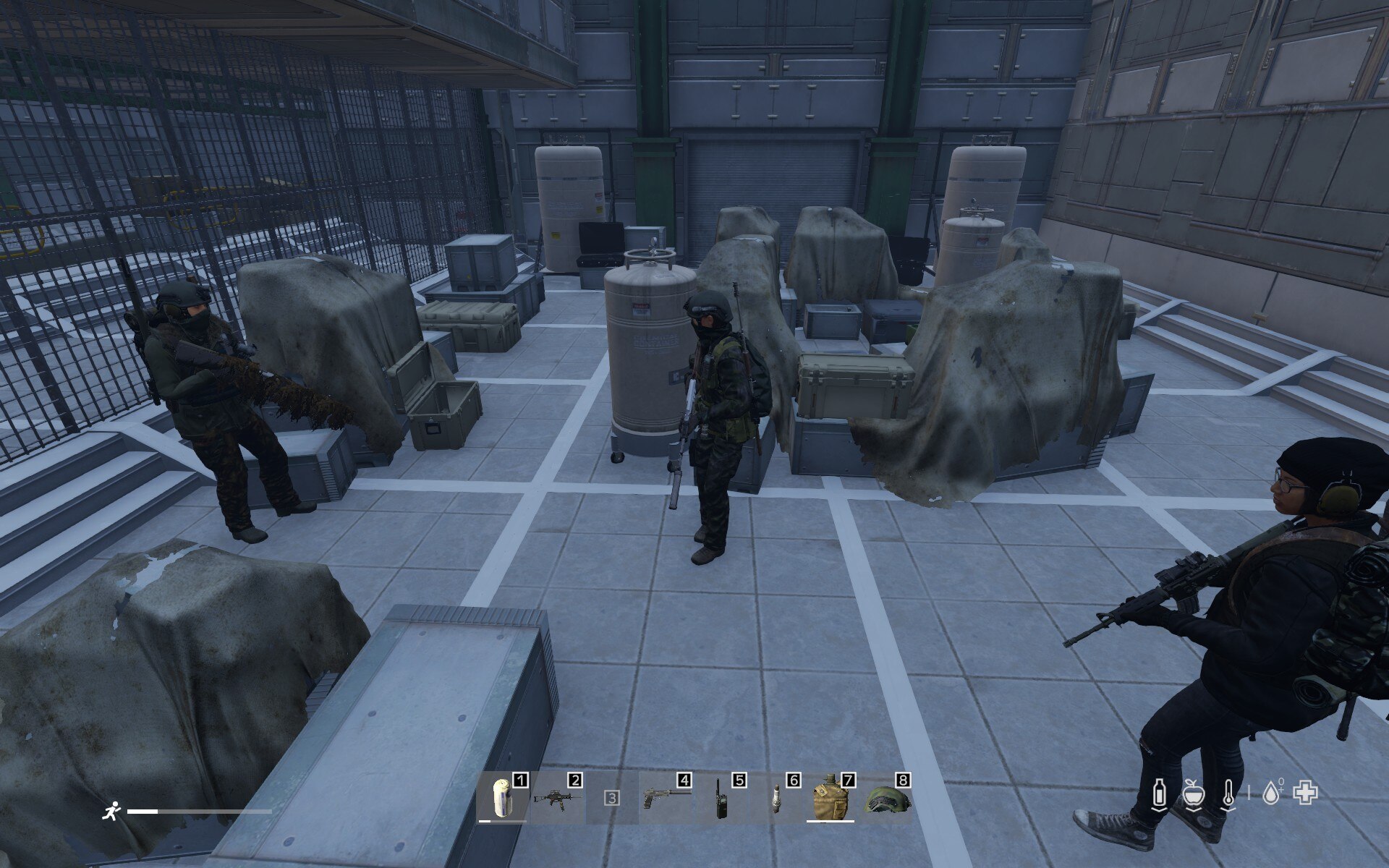Pick the camo helmet in hotbar slot 8
Screen dimensions: 1389x868
pos(885,799)
